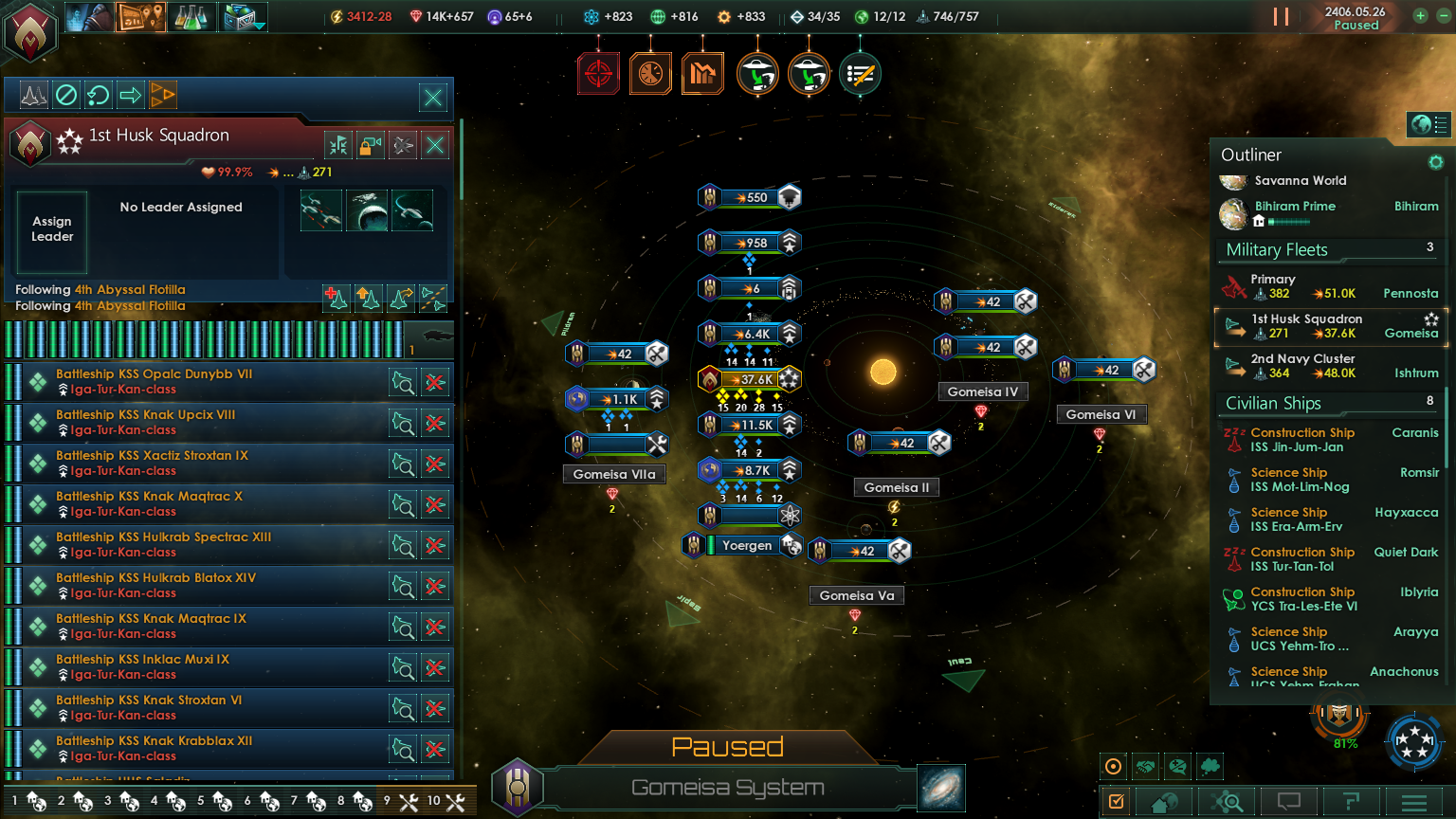Open the technology research flasks view
Viewport: 1456px width, 819px height.
(x=191, y=16)
